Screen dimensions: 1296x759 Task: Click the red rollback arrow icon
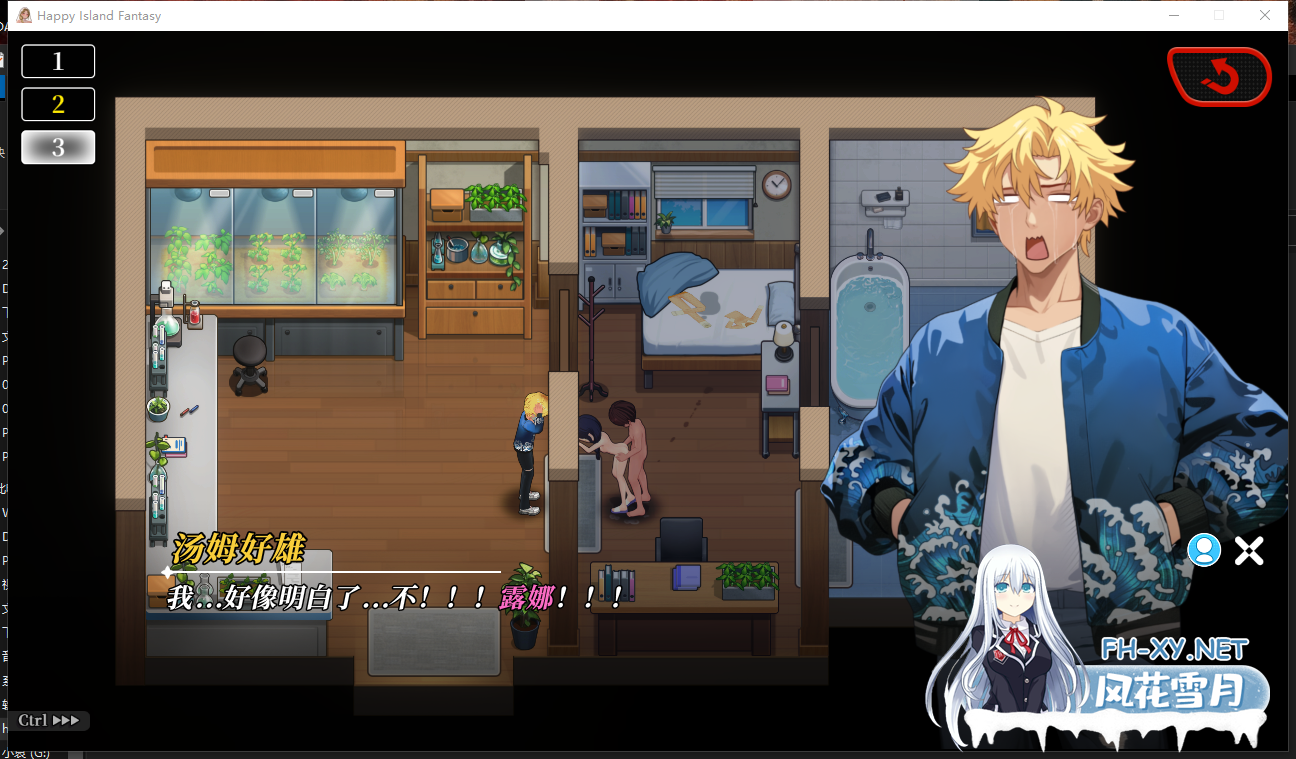click(x=1219, y=76)
